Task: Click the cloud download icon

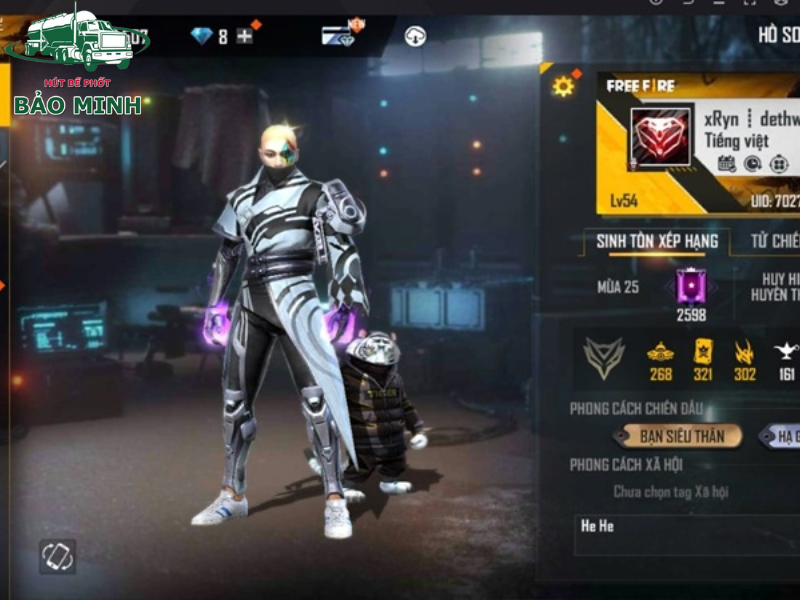Action: pyautogui.click(x=415, y=37)
